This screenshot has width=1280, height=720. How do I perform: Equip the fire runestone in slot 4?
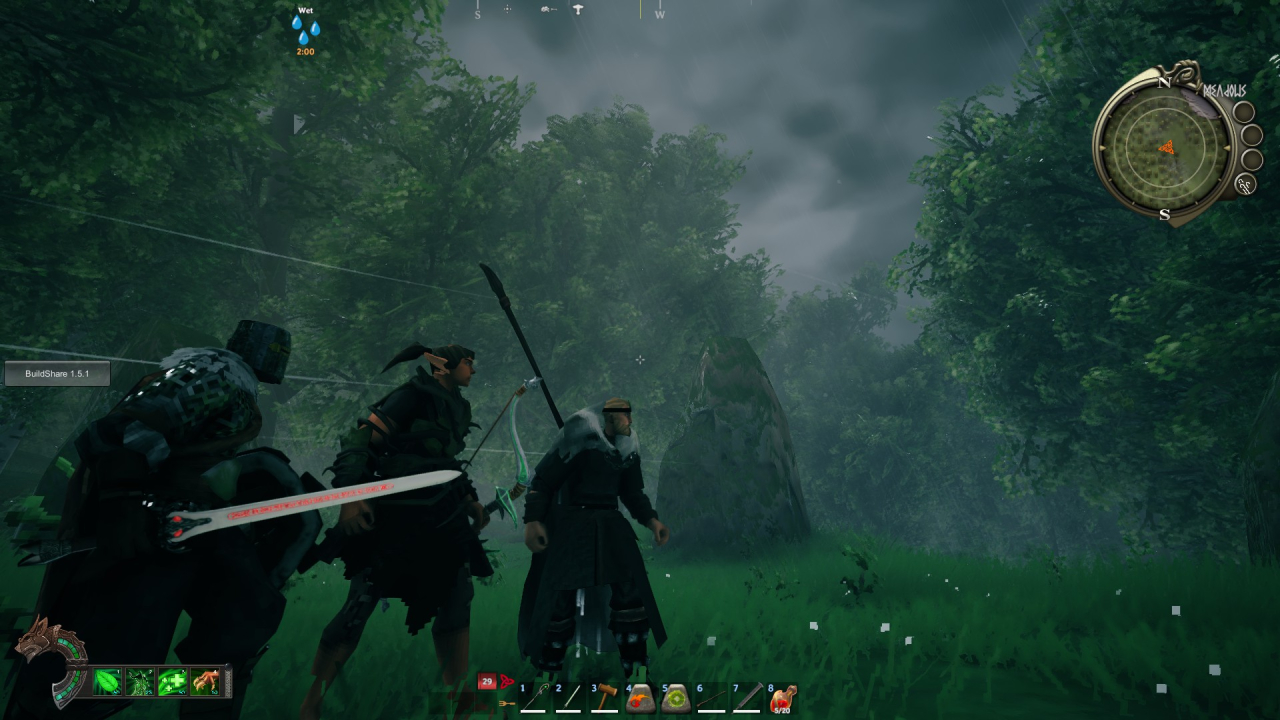(x=640, y=699)
